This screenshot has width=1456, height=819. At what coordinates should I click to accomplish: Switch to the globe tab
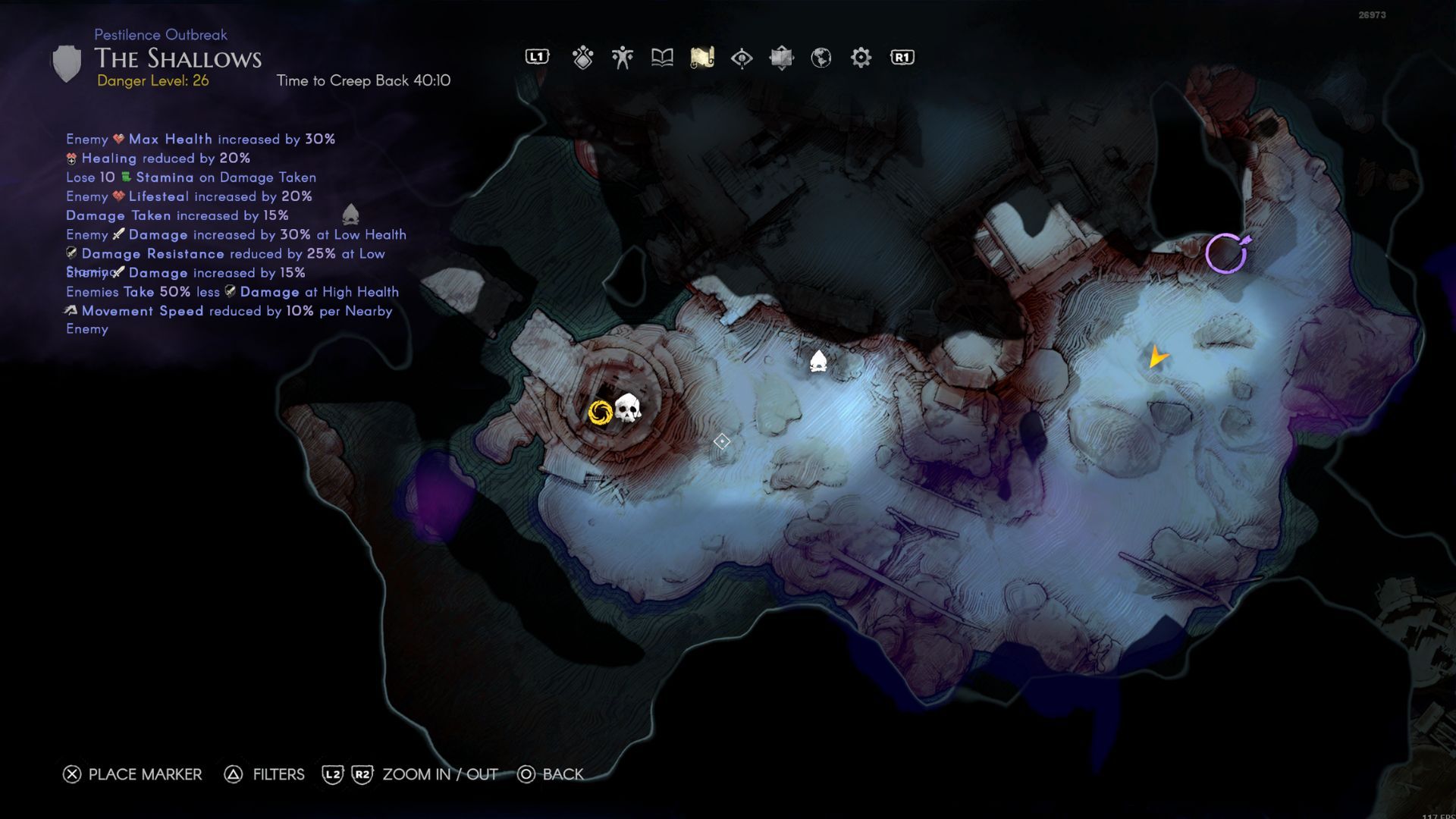[x=821, y=58]
